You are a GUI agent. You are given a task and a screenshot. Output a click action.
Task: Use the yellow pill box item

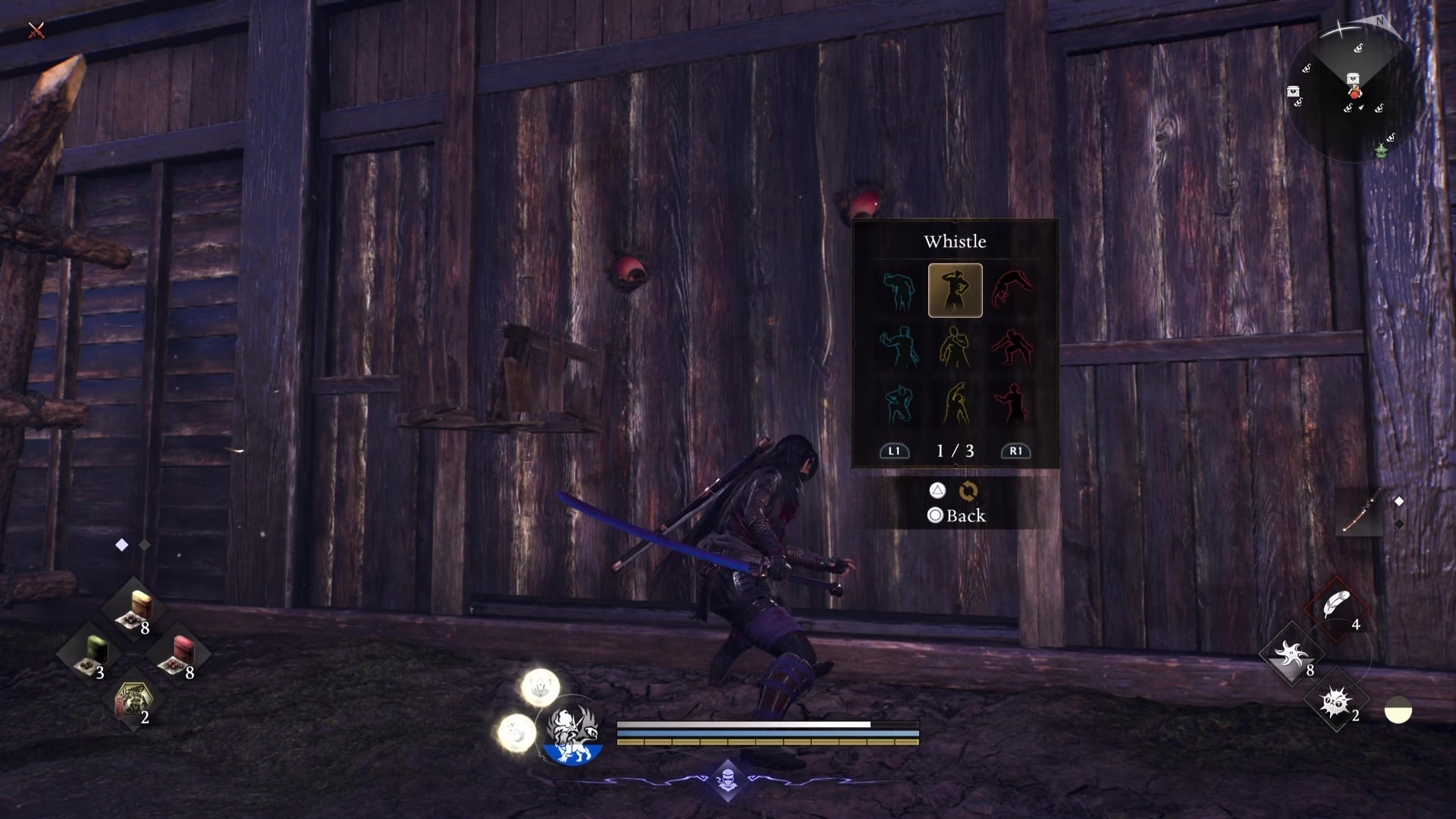pyautogui.click(x=135, y=610)
